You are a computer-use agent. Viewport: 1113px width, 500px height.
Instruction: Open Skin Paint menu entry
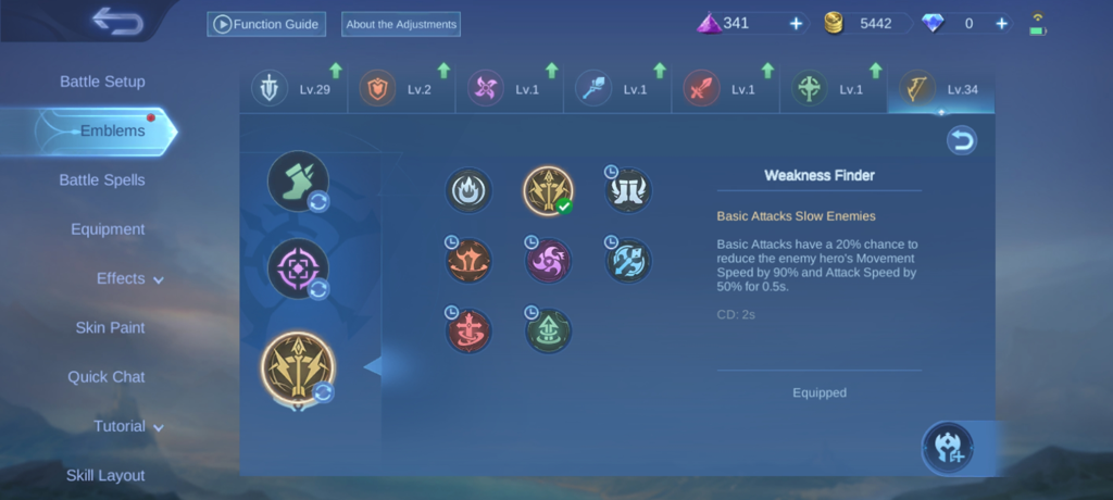110,328
